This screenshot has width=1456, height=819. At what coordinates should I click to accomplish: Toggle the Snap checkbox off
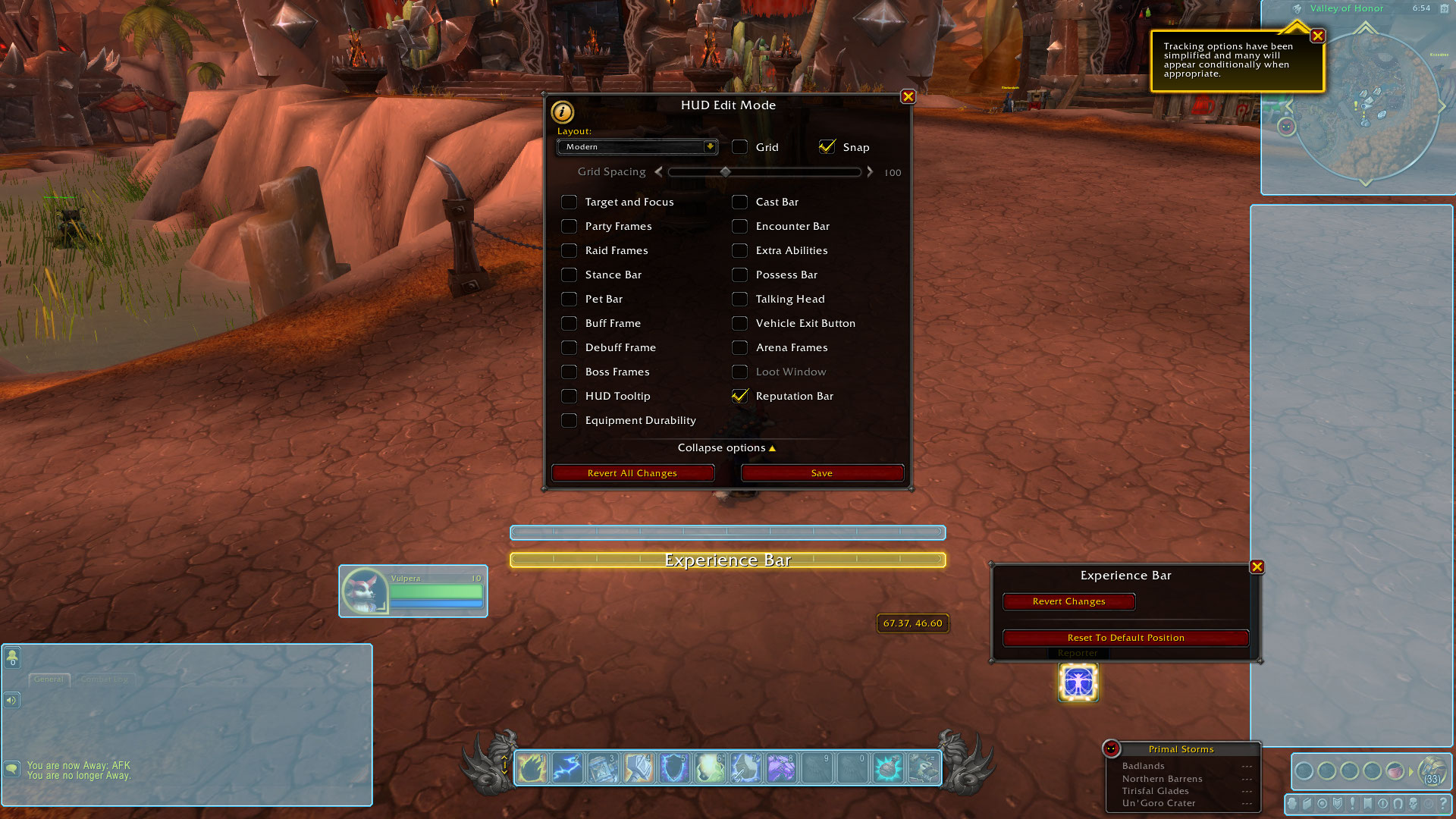coord(827,147)
